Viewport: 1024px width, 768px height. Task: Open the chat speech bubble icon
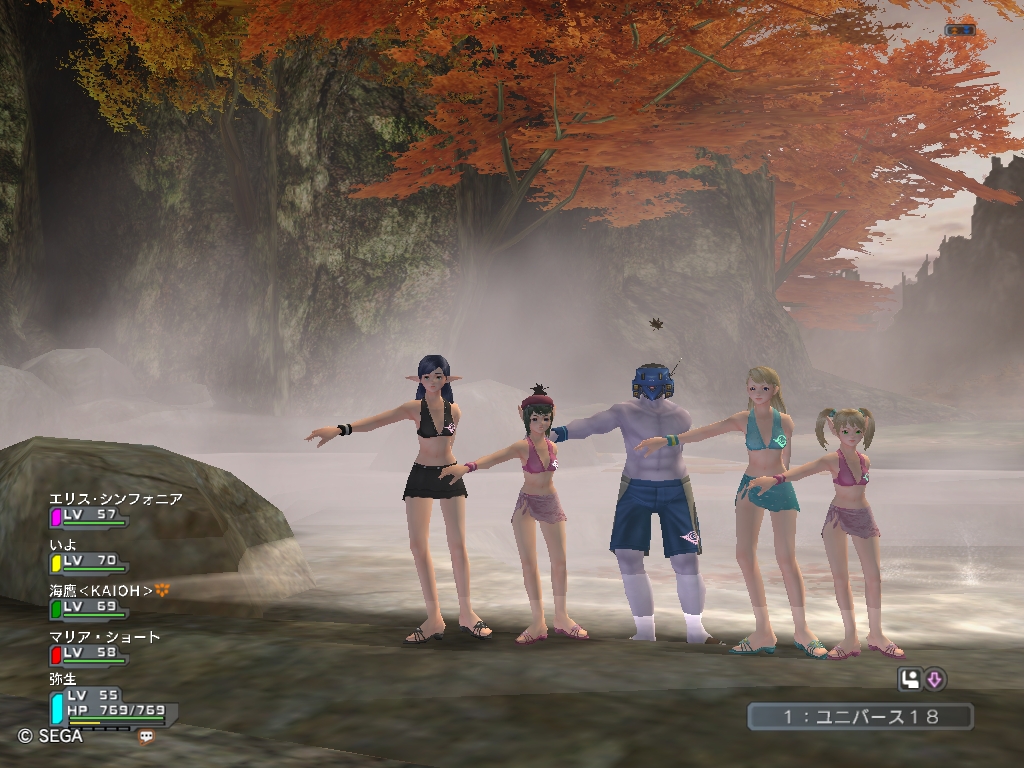pos(147,737)
